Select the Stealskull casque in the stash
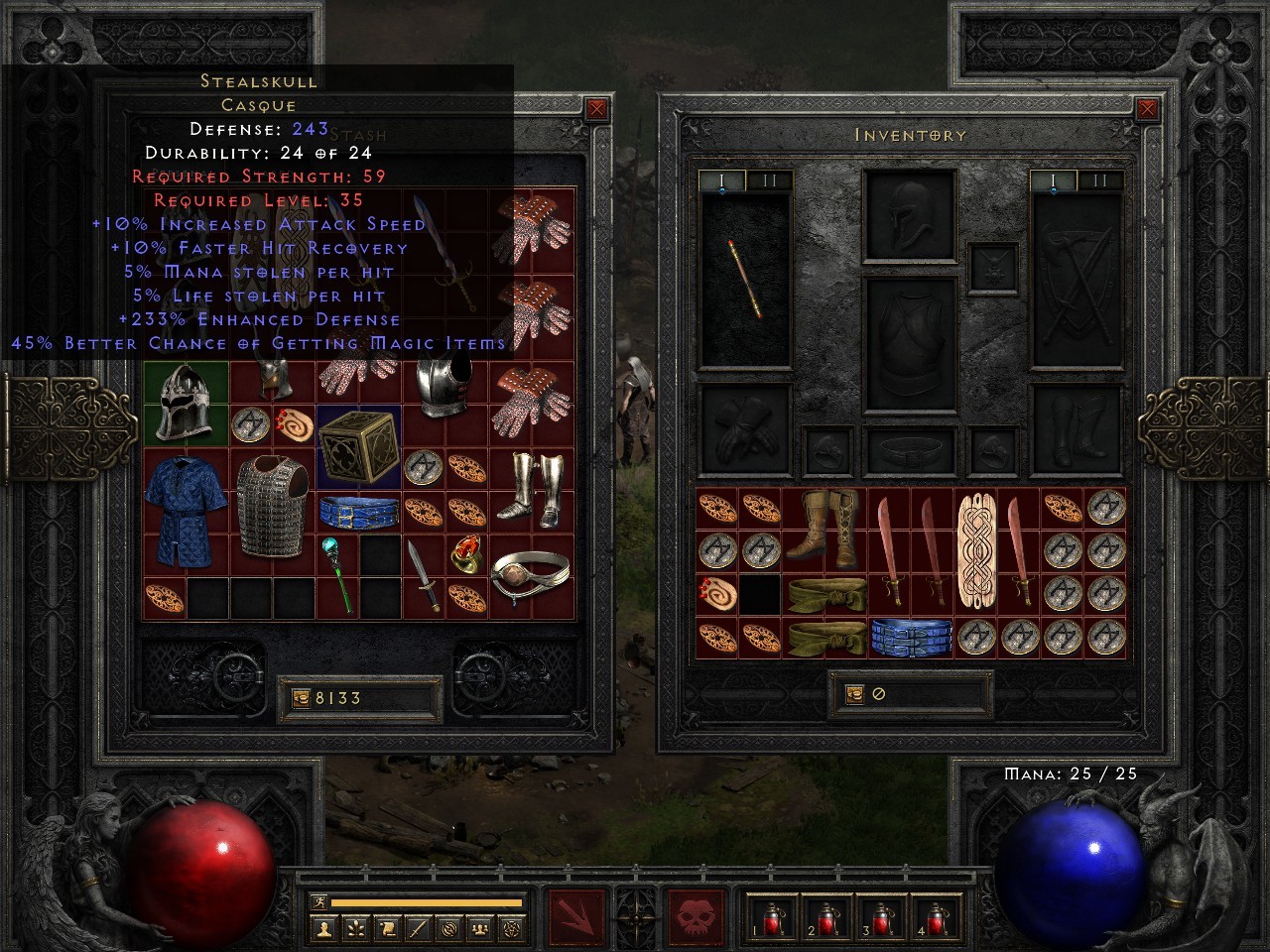This screenshot has height=952, width=1270. click(185, 406)
